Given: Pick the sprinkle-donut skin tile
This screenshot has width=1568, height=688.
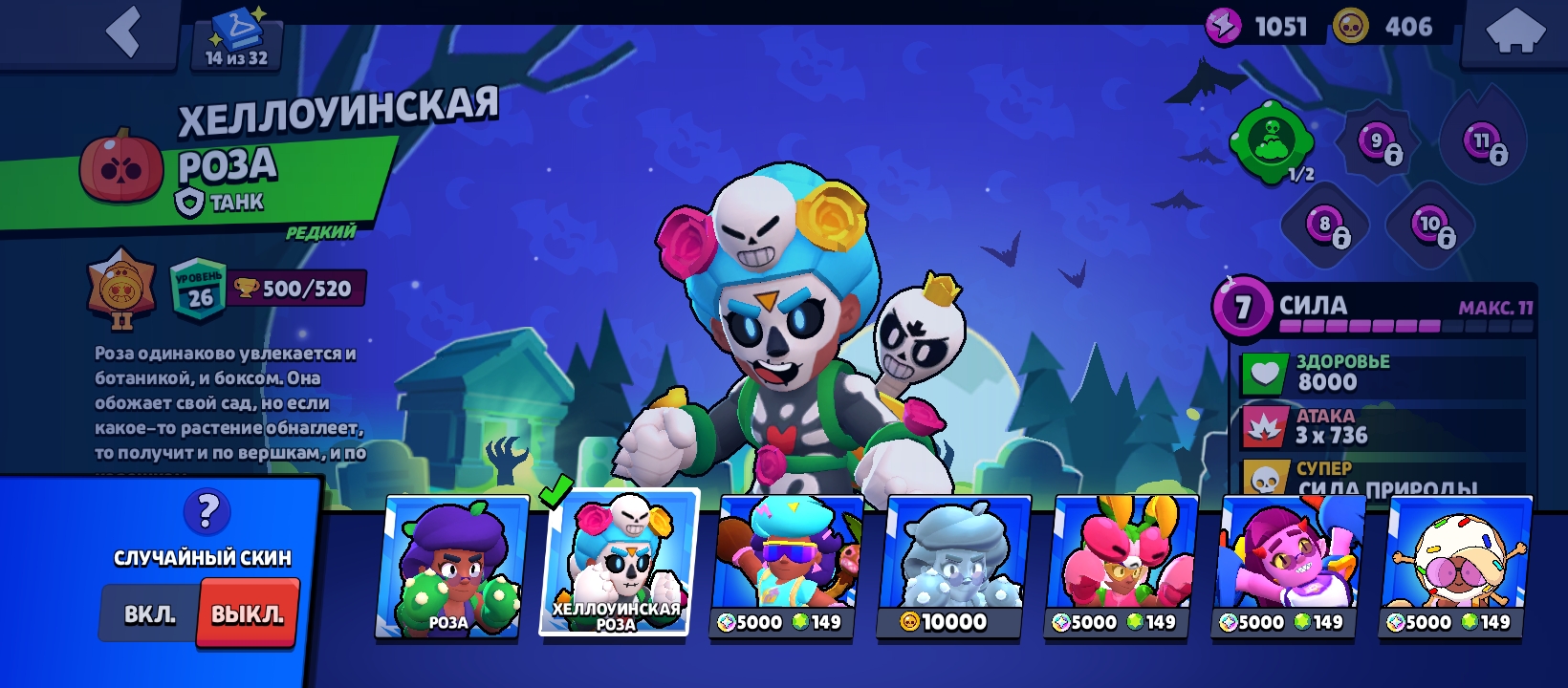Looking at the screenshot, I should pos(1455,567).
